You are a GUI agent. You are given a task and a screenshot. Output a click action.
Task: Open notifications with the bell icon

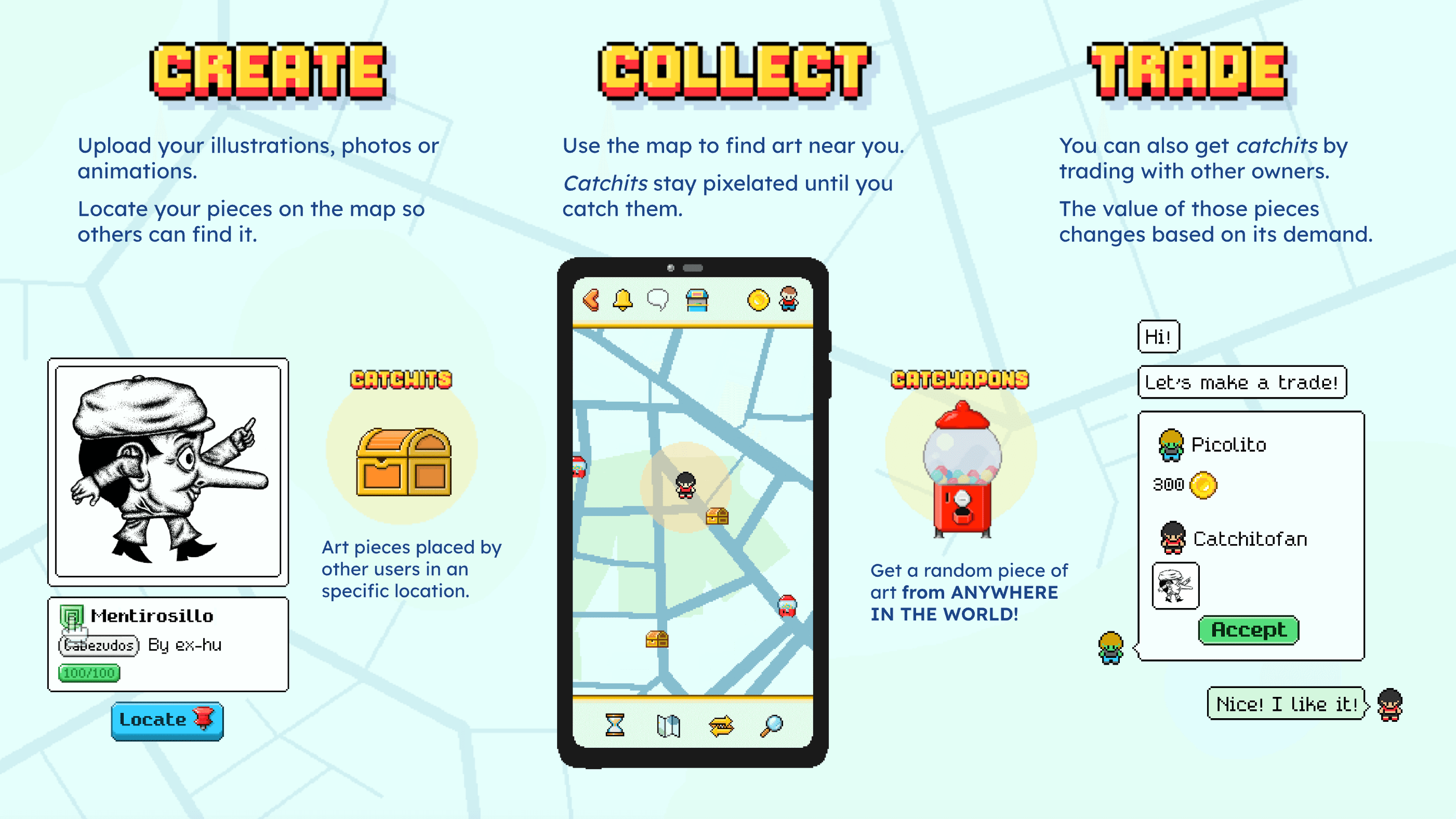pos(623,300)
